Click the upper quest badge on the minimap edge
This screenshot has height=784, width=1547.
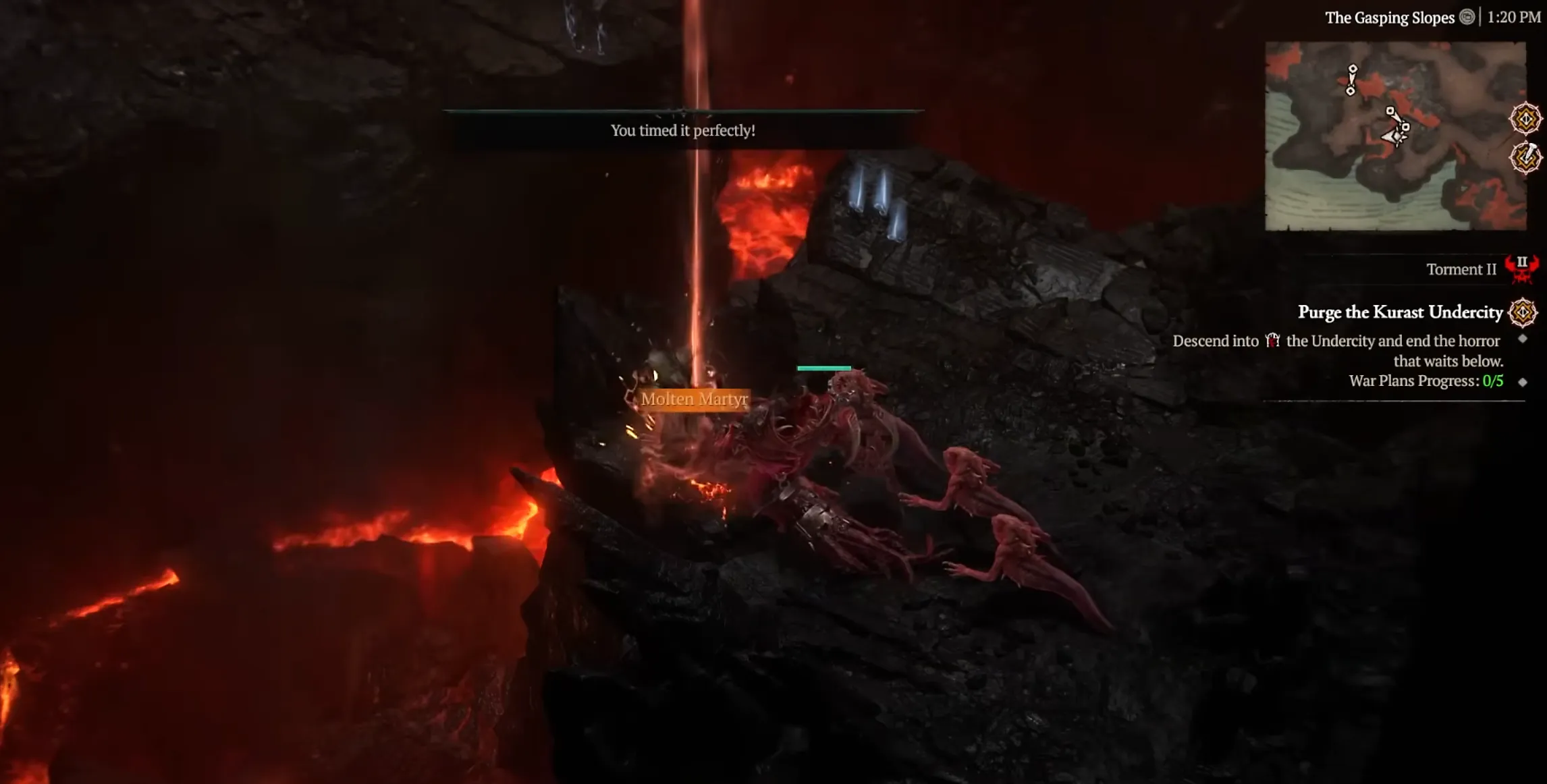(1525, 119)
